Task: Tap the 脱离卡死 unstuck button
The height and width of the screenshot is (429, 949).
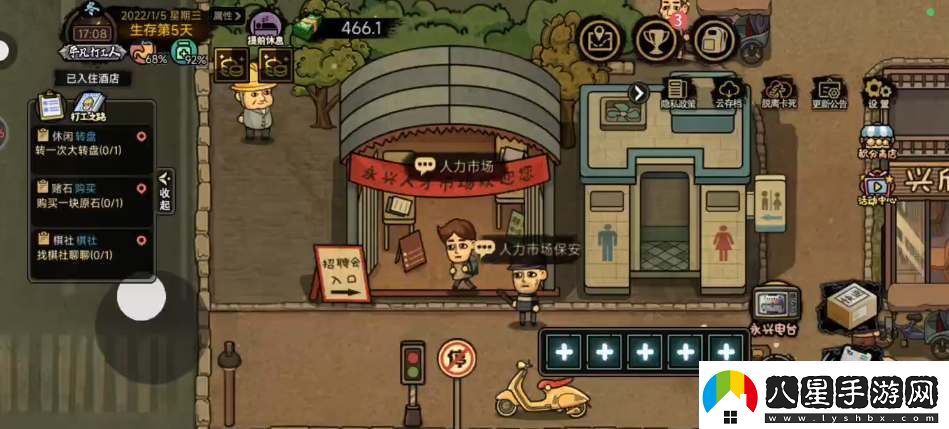Action: coord(779,93)
